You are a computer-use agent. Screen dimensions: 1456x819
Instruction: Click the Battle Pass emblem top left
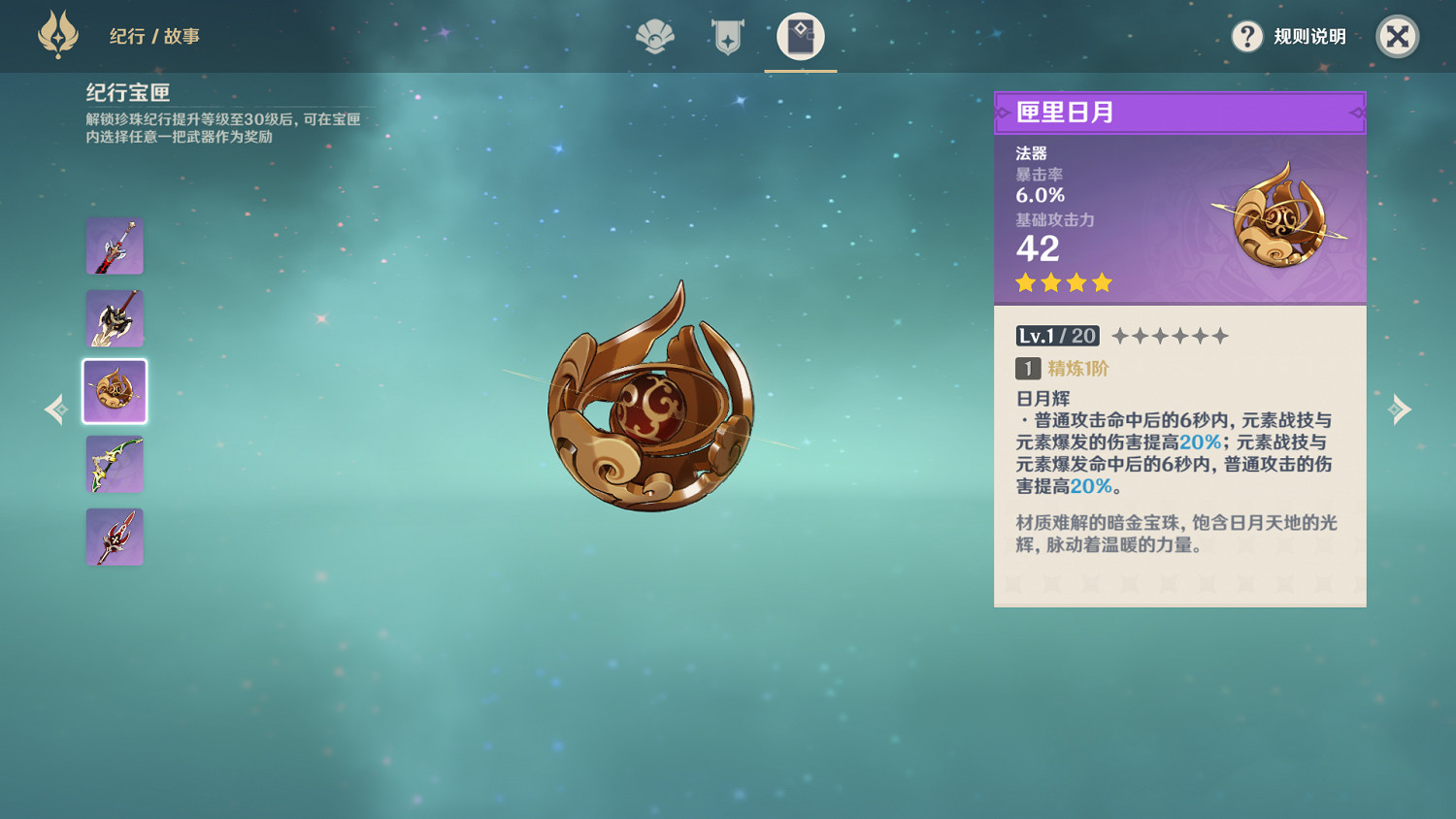point(58,36)
